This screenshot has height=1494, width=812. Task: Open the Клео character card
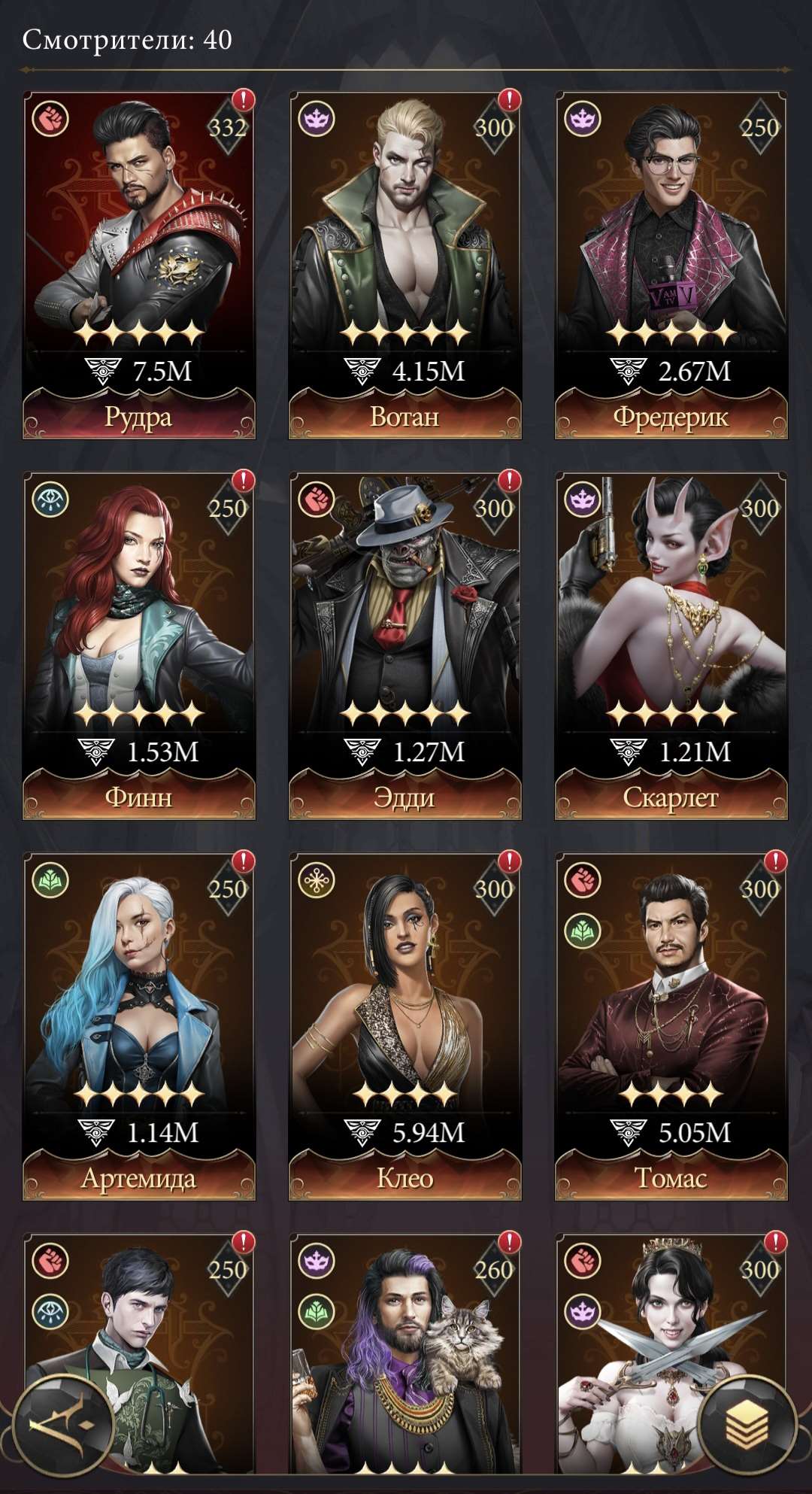click(405, 1025)
